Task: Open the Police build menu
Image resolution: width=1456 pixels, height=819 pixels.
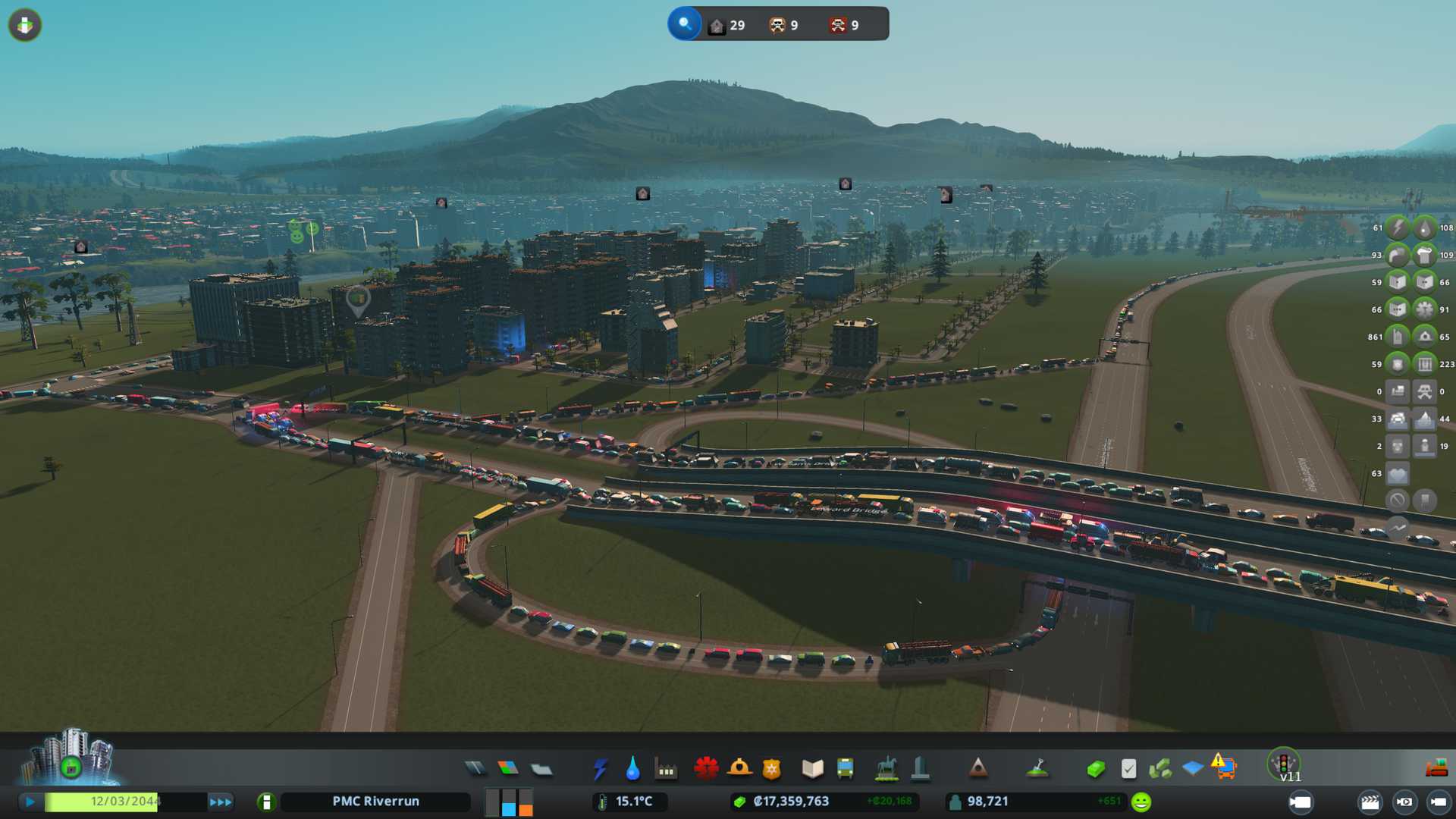Action: click(x=771, y=769)
